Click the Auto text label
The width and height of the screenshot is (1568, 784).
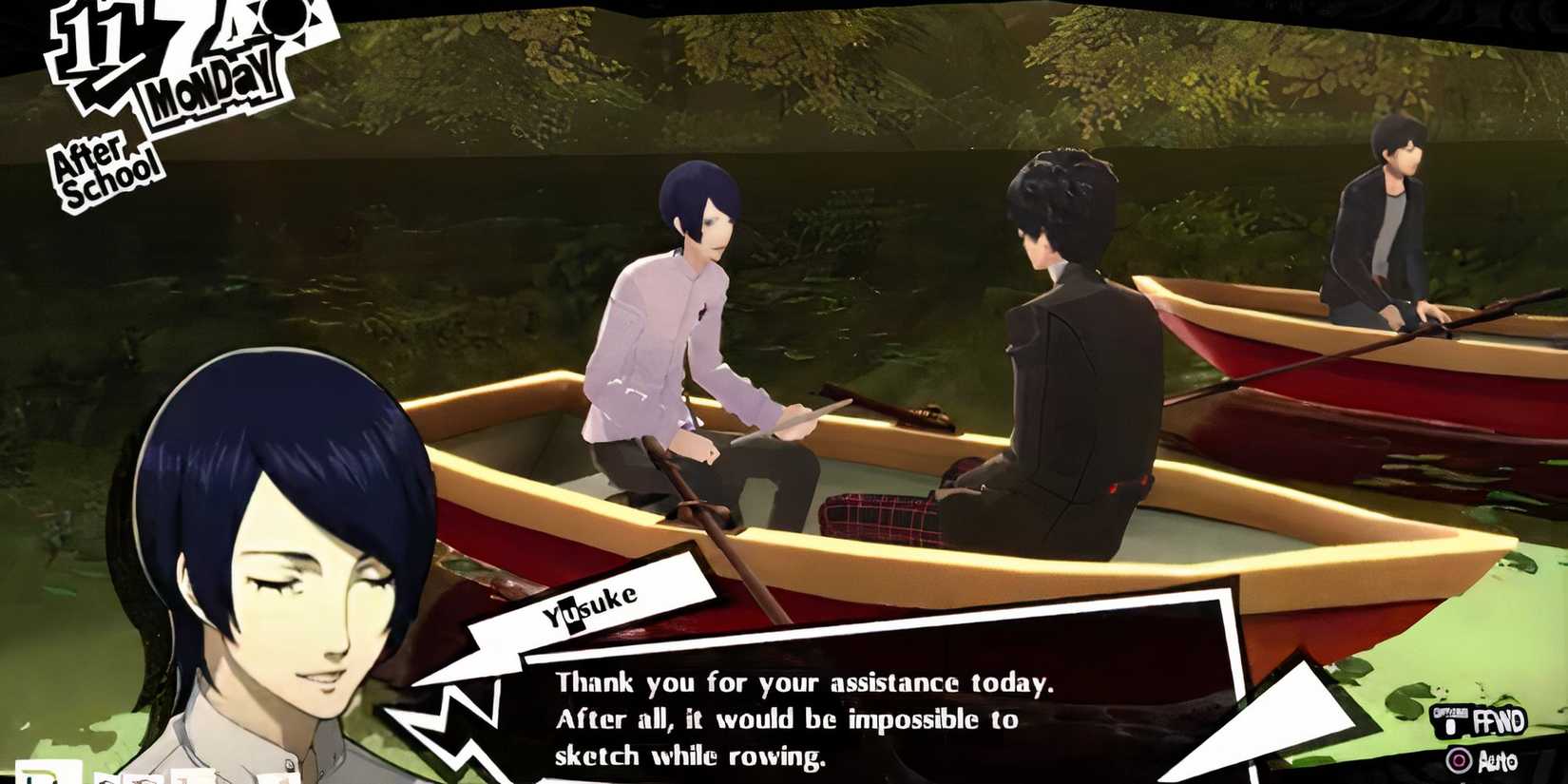(x=1498, y=760)
